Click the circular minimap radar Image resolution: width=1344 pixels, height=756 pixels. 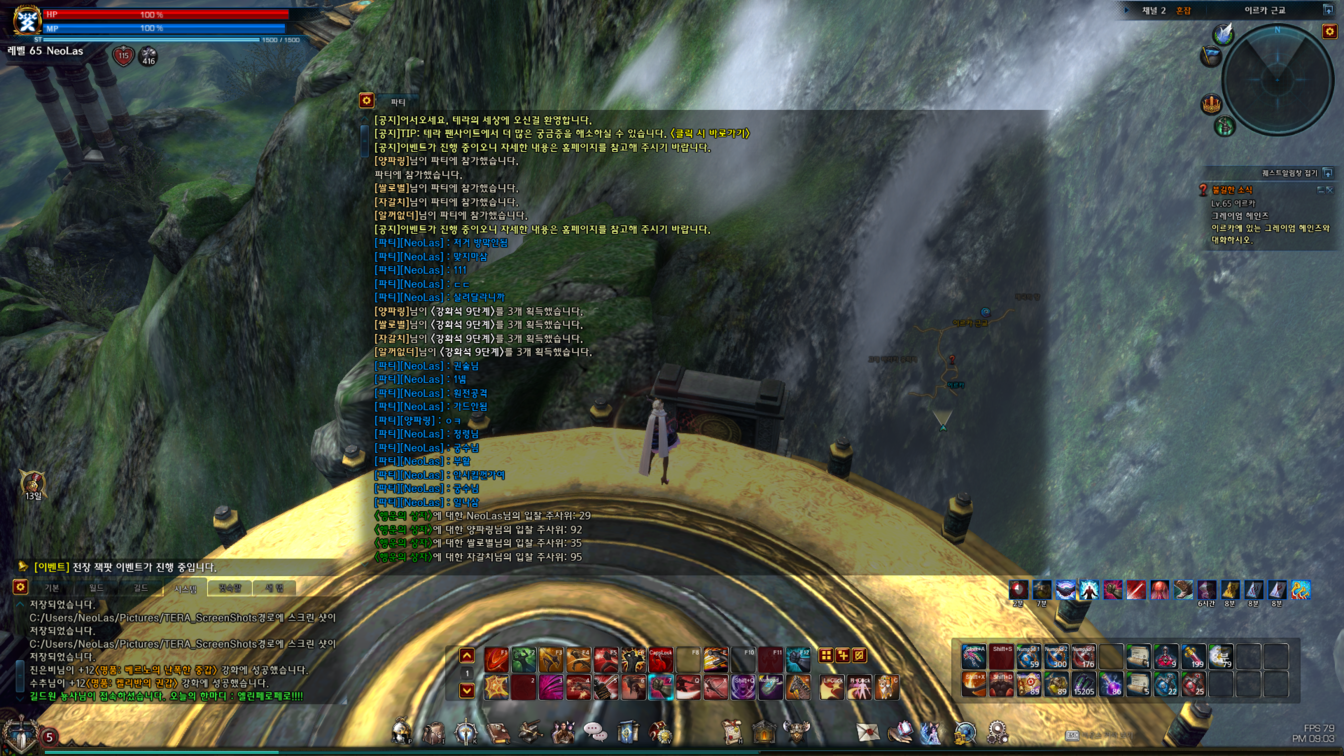1277,80
